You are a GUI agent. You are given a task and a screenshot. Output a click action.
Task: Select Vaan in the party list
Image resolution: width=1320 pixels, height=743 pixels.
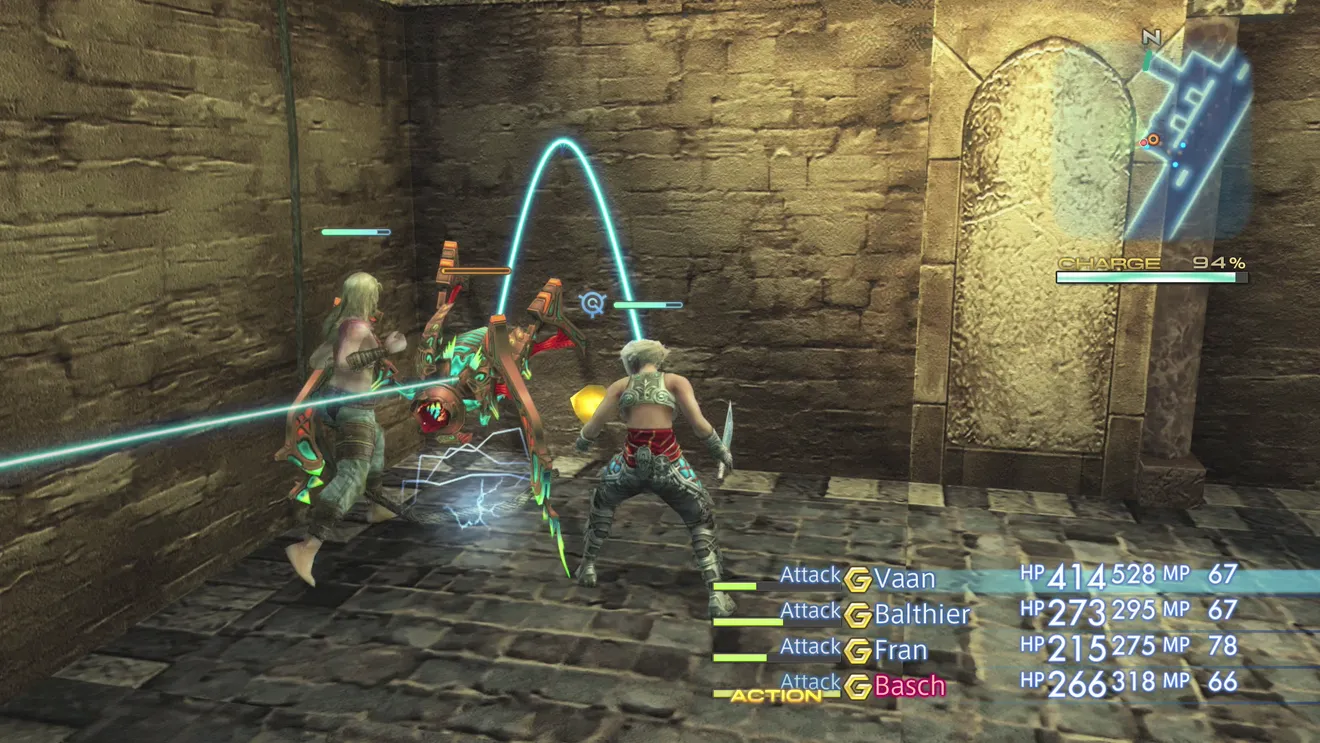point(904,579)
